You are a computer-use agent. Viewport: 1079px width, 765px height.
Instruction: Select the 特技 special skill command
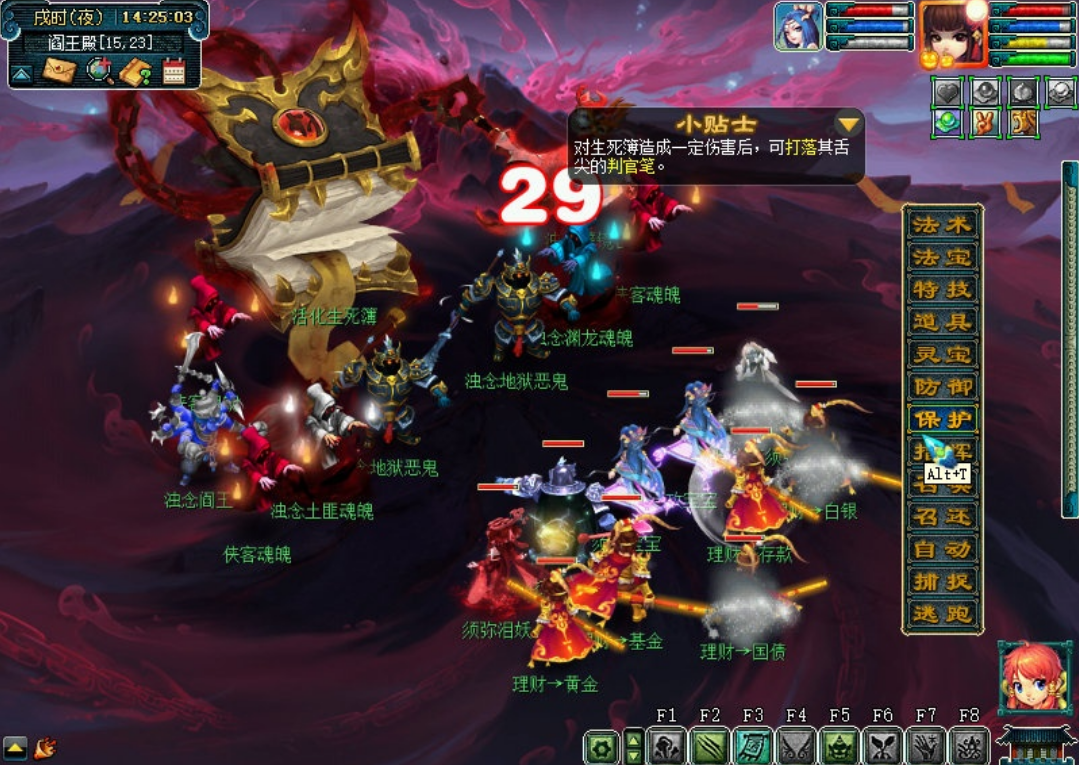pos(942,289)
